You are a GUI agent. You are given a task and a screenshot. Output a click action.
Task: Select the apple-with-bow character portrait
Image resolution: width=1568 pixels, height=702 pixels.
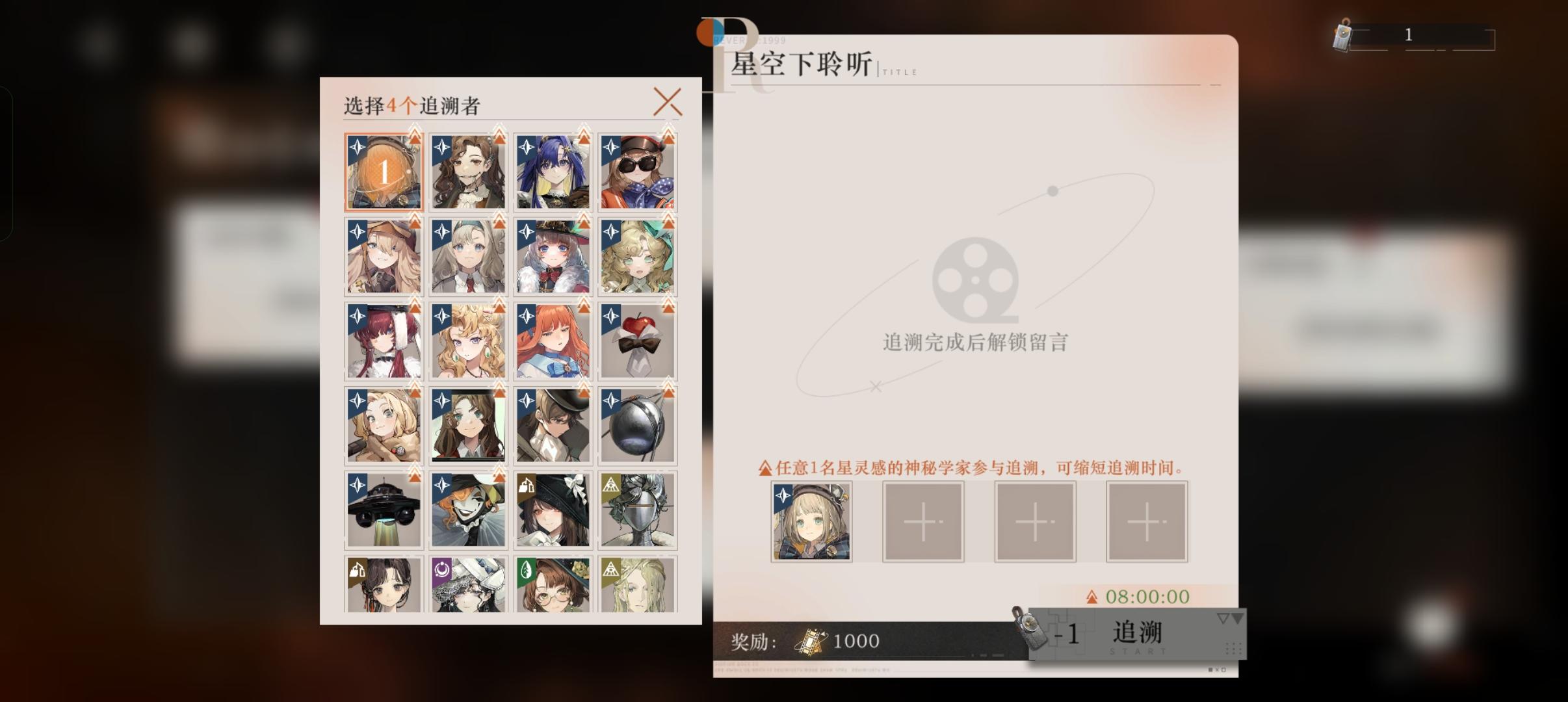637,340
